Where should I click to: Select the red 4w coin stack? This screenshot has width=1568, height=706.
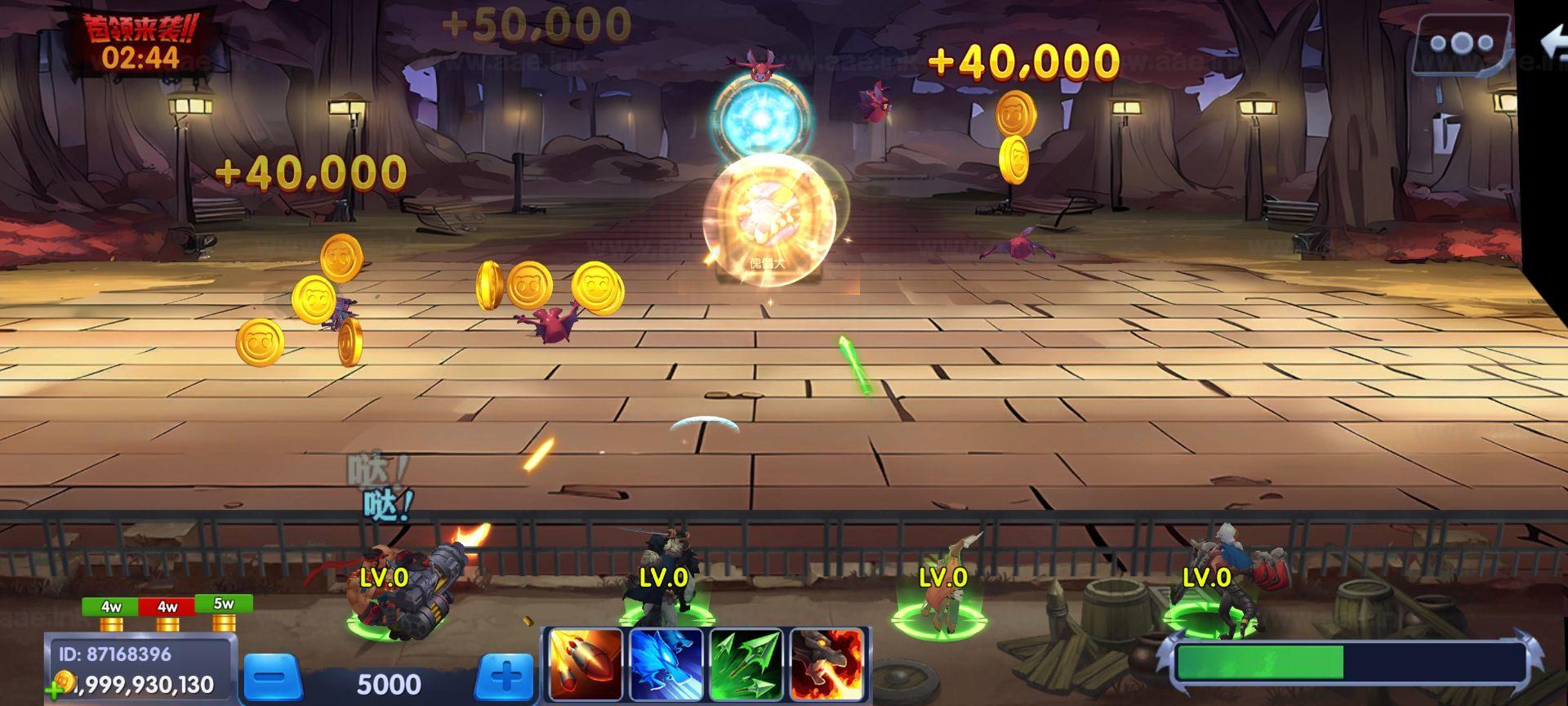[x=167, y=613]
